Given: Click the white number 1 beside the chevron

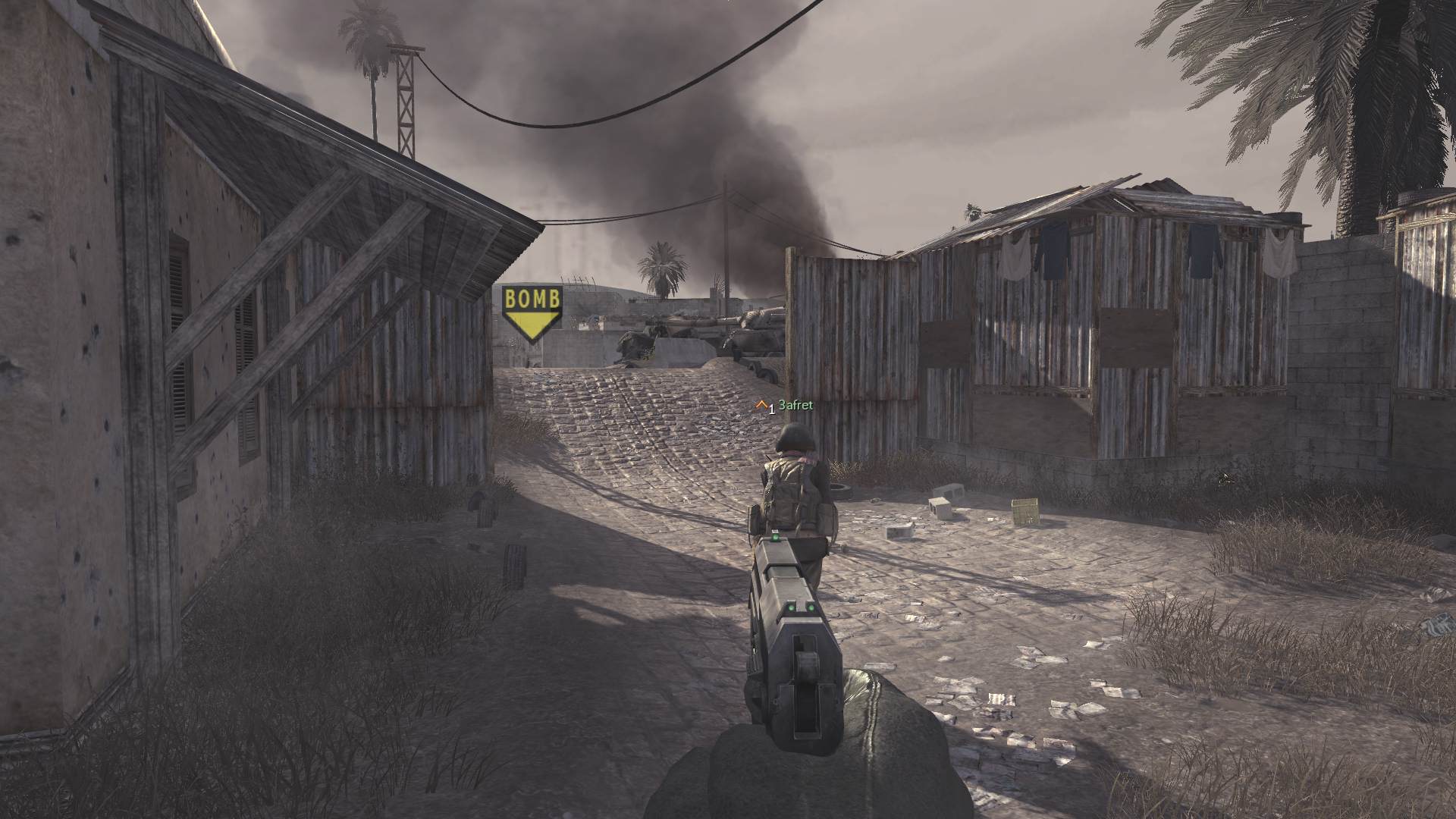Looking at the screenshot, I should point(772,409).
